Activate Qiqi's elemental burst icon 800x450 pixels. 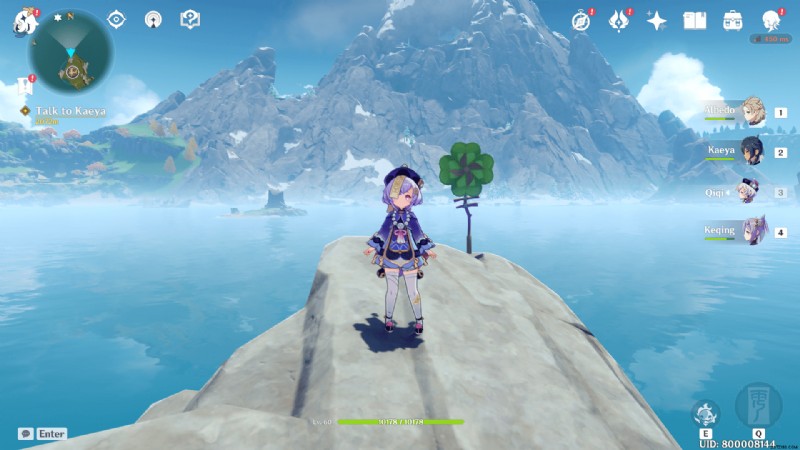[x=757, y=406]
